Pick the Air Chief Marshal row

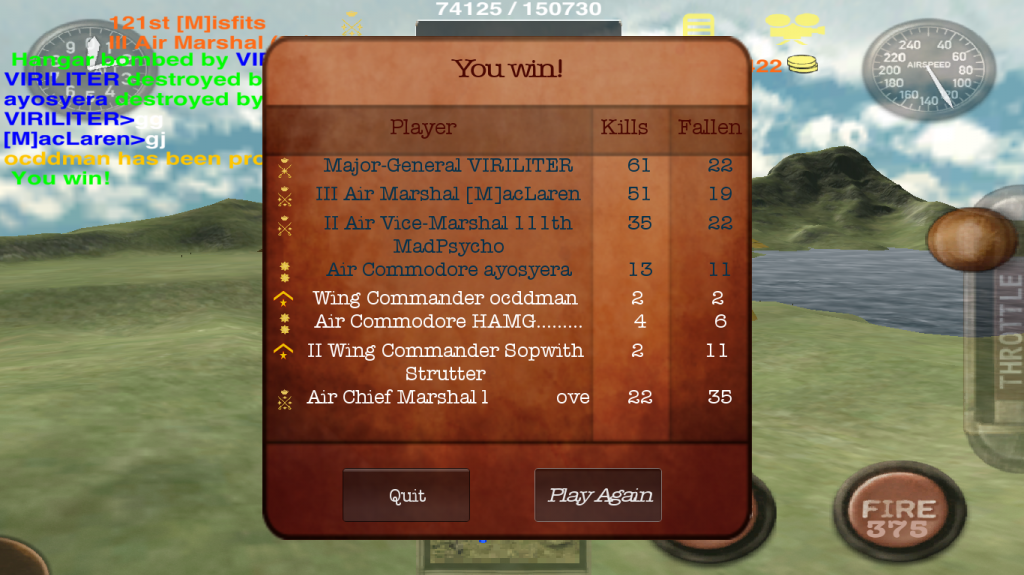(x=448, y=398)
